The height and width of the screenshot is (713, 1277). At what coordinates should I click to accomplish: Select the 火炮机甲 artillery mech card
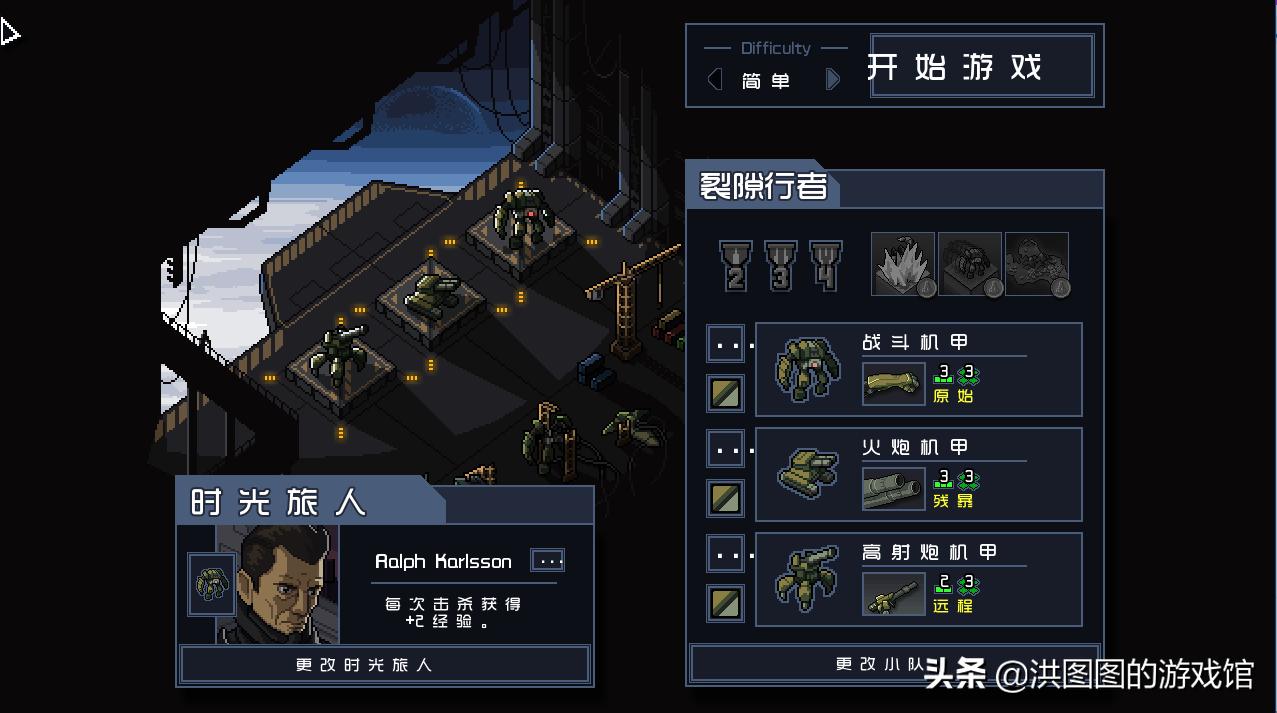click(918, 474)
